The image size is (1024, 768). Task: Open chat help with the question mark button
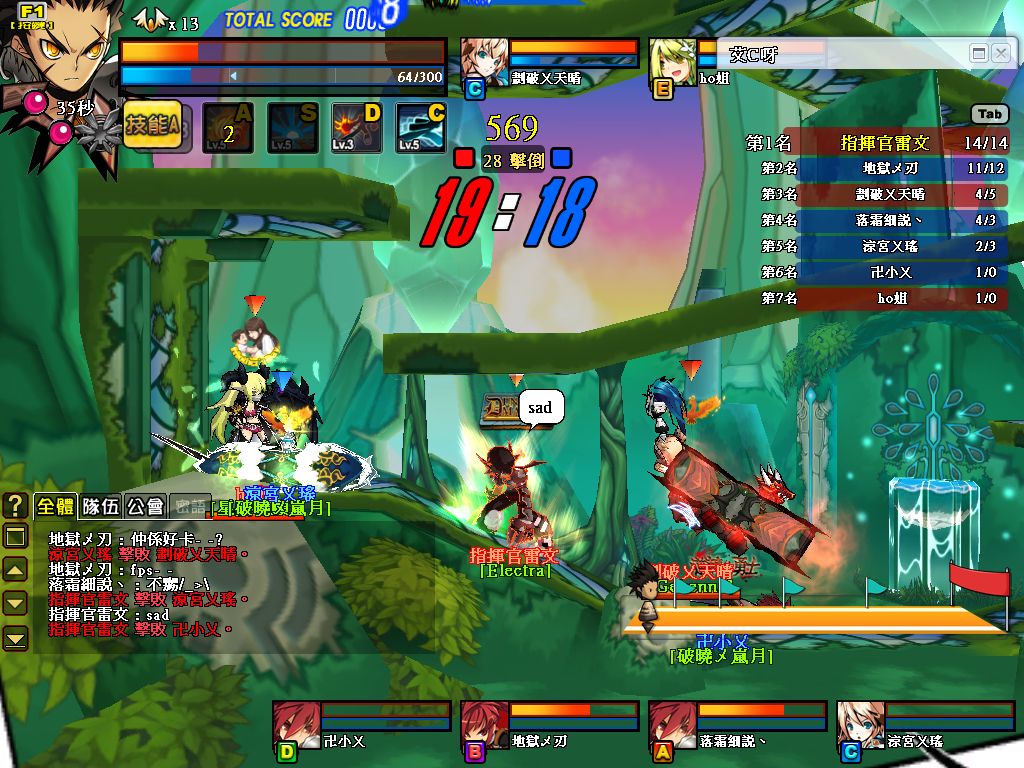click(15, 505)
